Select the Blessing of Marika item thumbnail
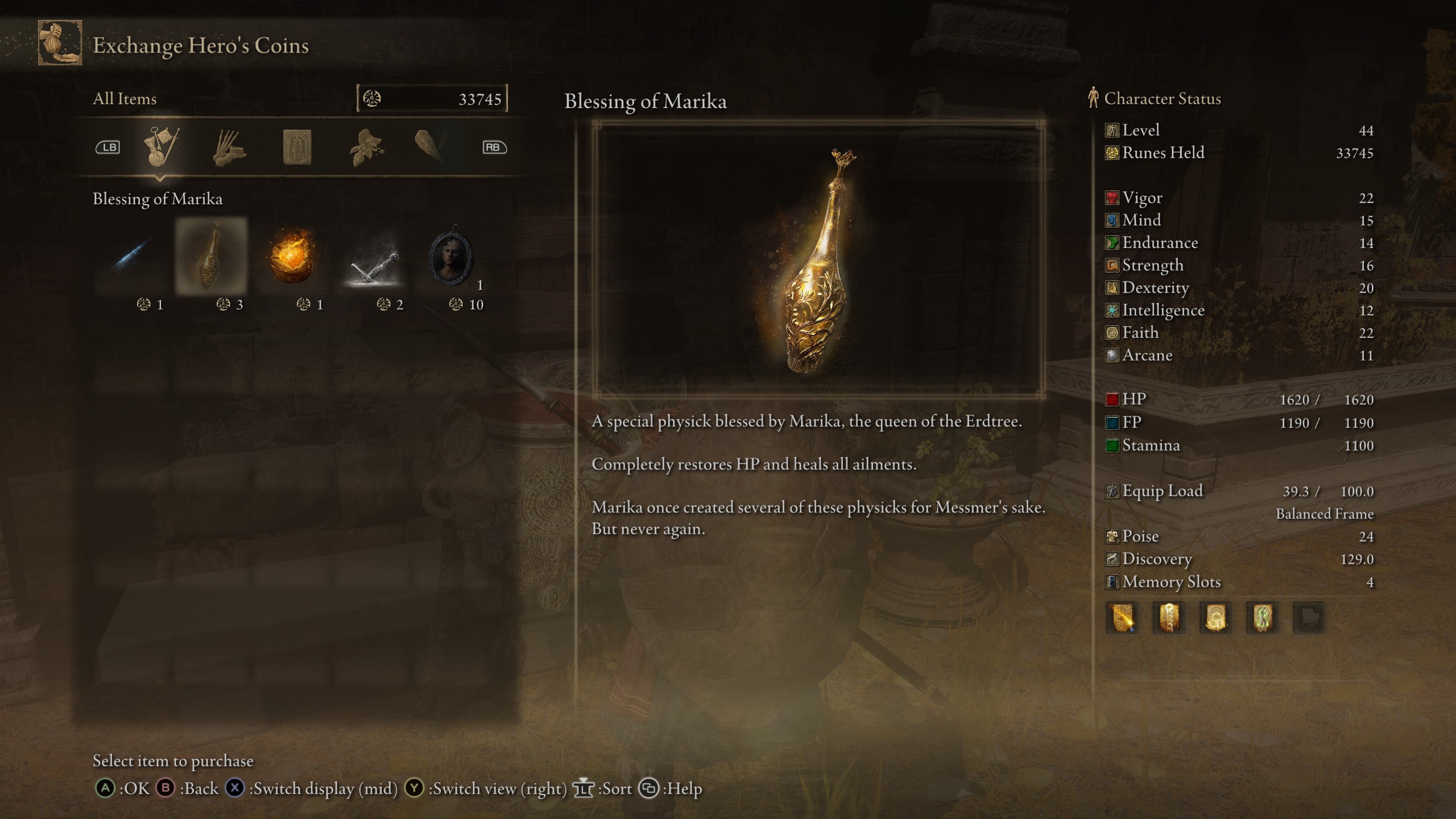1456x819 pixels. click(x=212, y=260)
